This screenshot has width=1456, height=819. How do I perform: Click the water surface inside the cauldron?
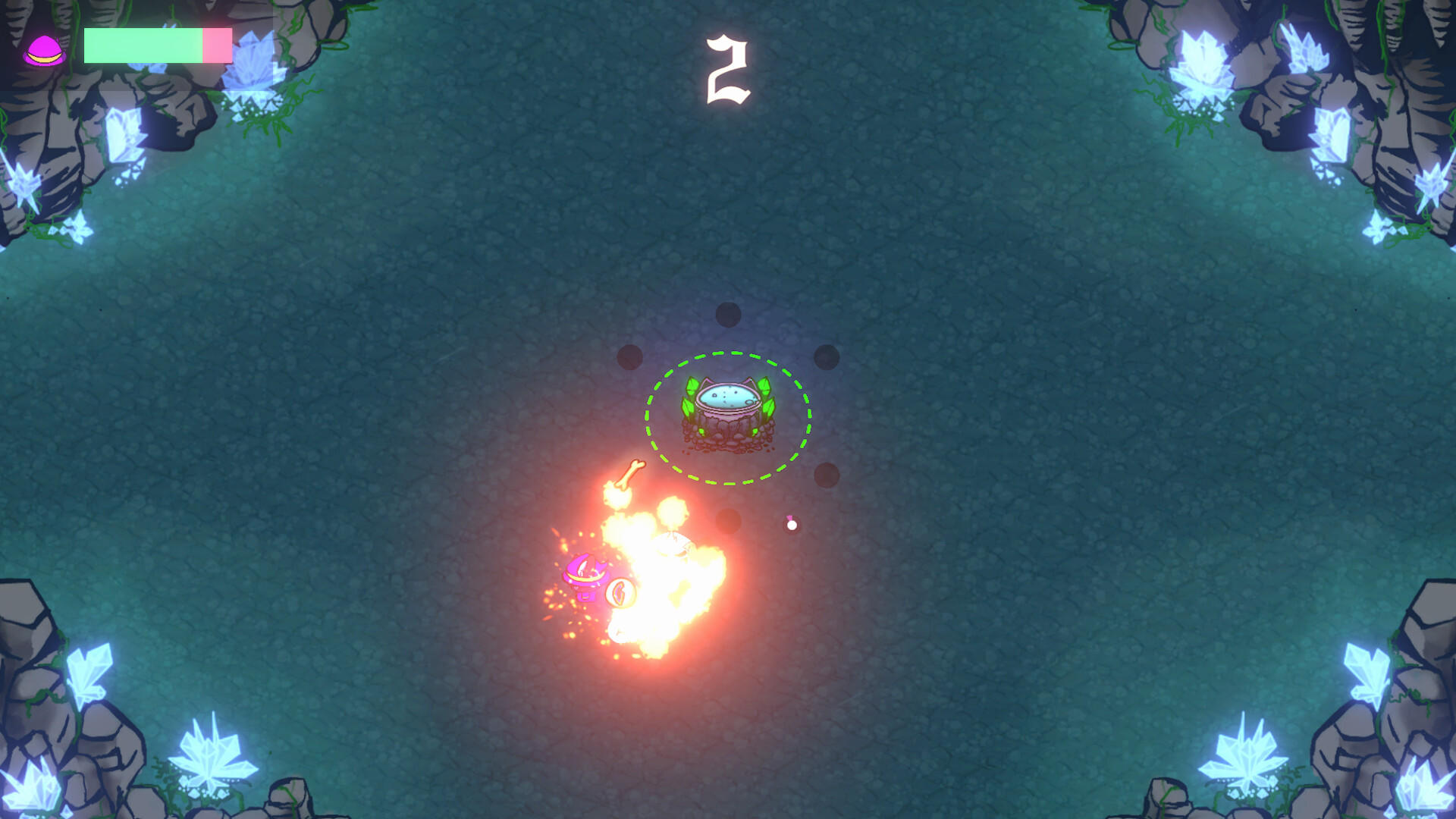726,394
